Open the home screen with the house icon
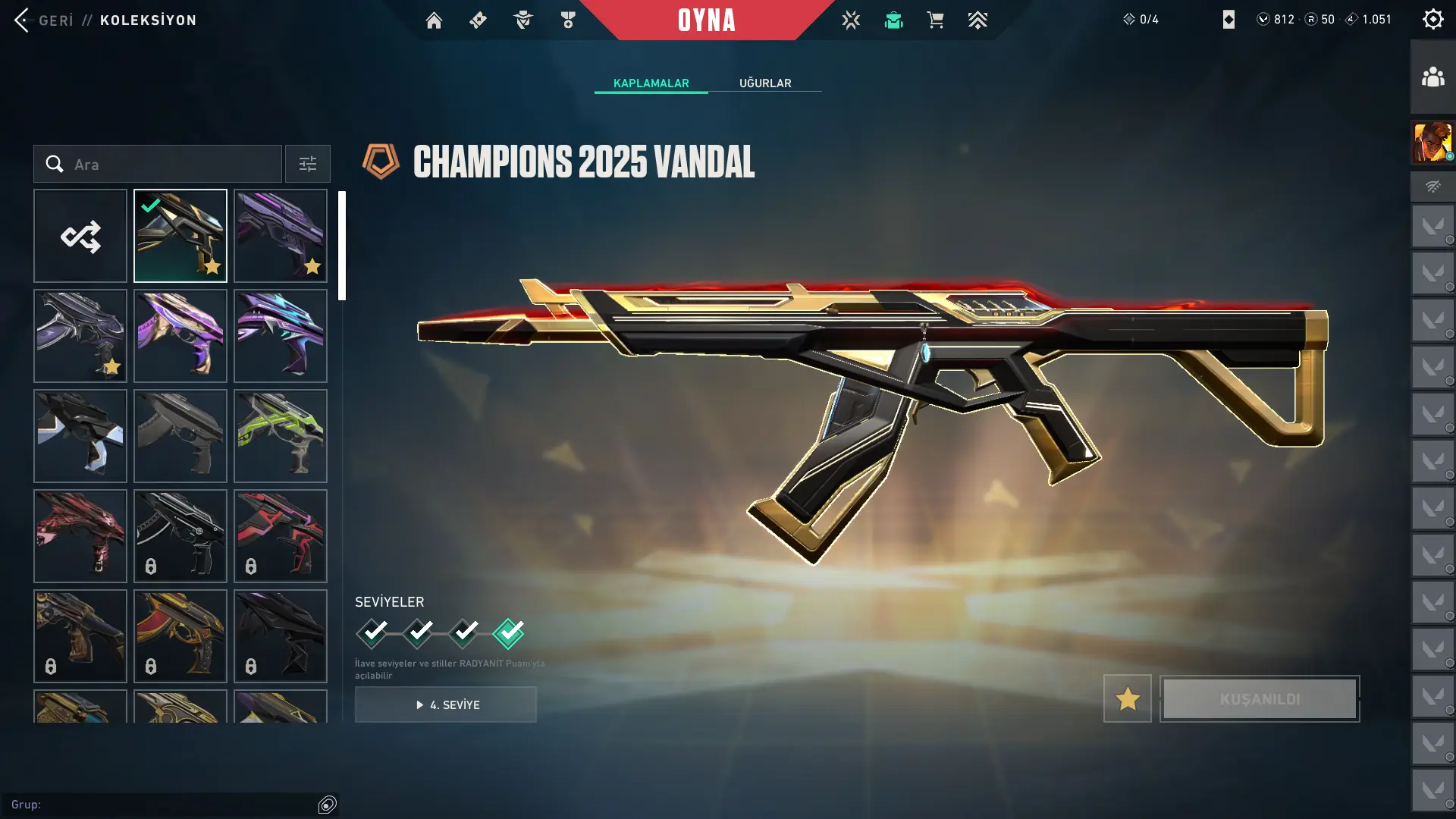This screenshot has height=819, width=1456. (434, 20)
